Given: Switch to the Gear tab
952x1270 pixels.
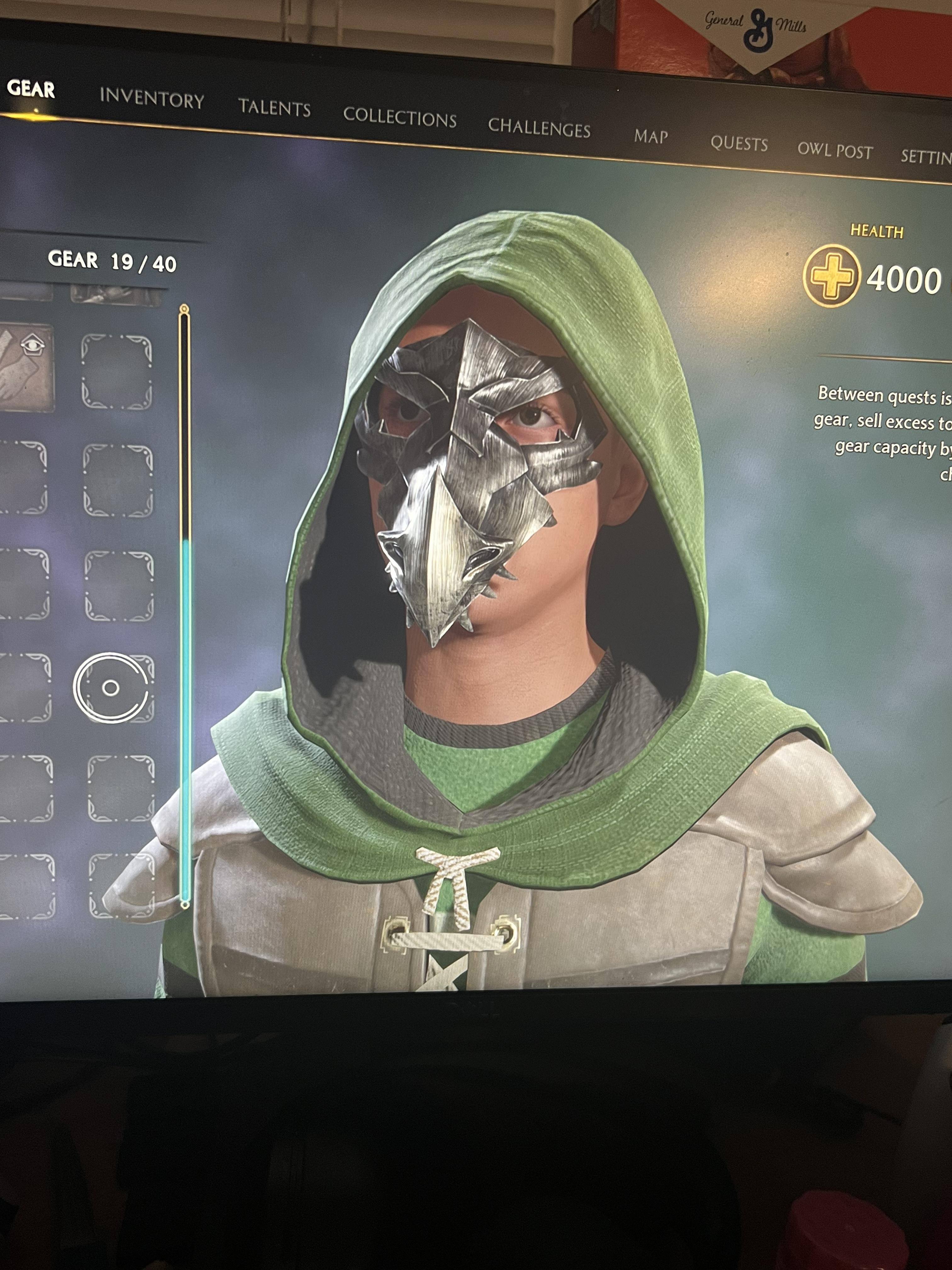Looking at the screenshot, I should 31,89.
